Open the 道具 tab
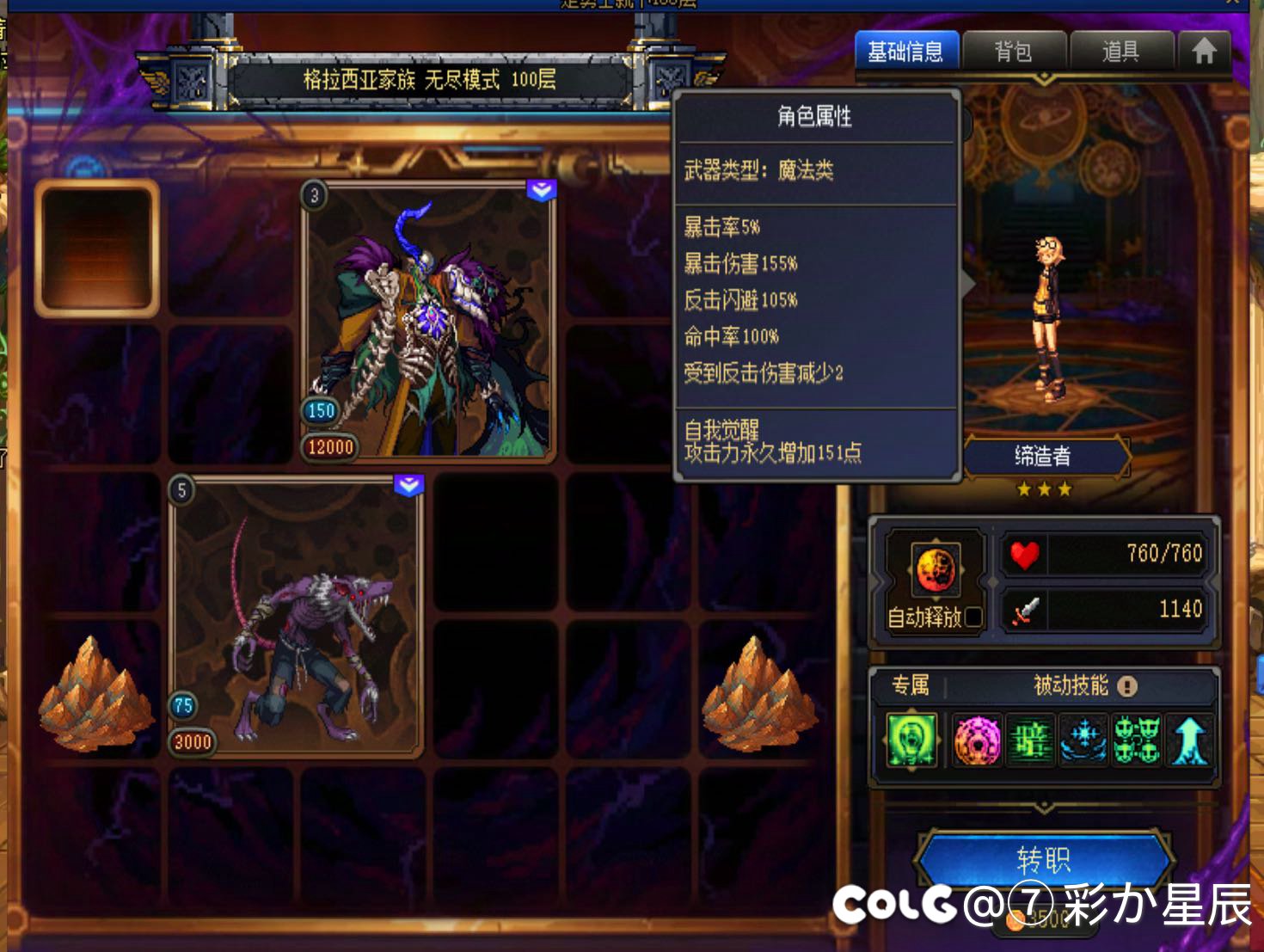 [x=1121, y=51]
